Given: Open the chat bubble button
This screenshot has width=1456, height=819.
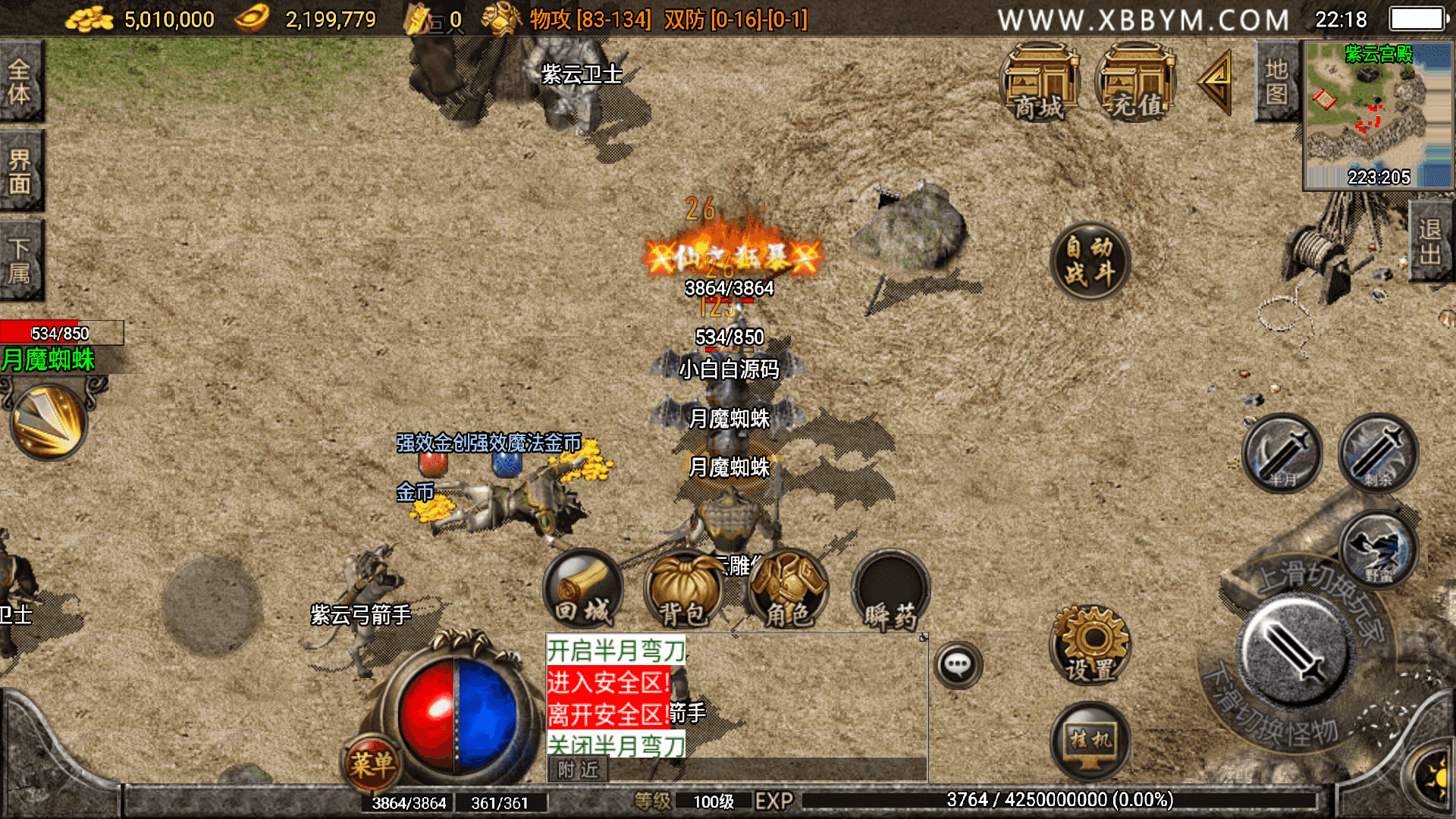Looking at the screenshot, I should (958, 665).
